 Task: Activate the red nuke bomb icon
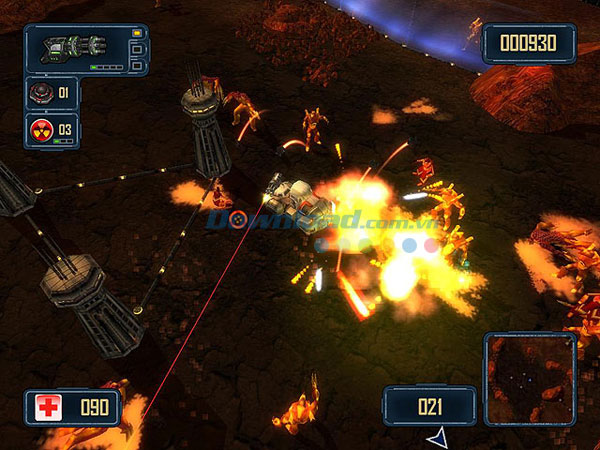(39, 130)
